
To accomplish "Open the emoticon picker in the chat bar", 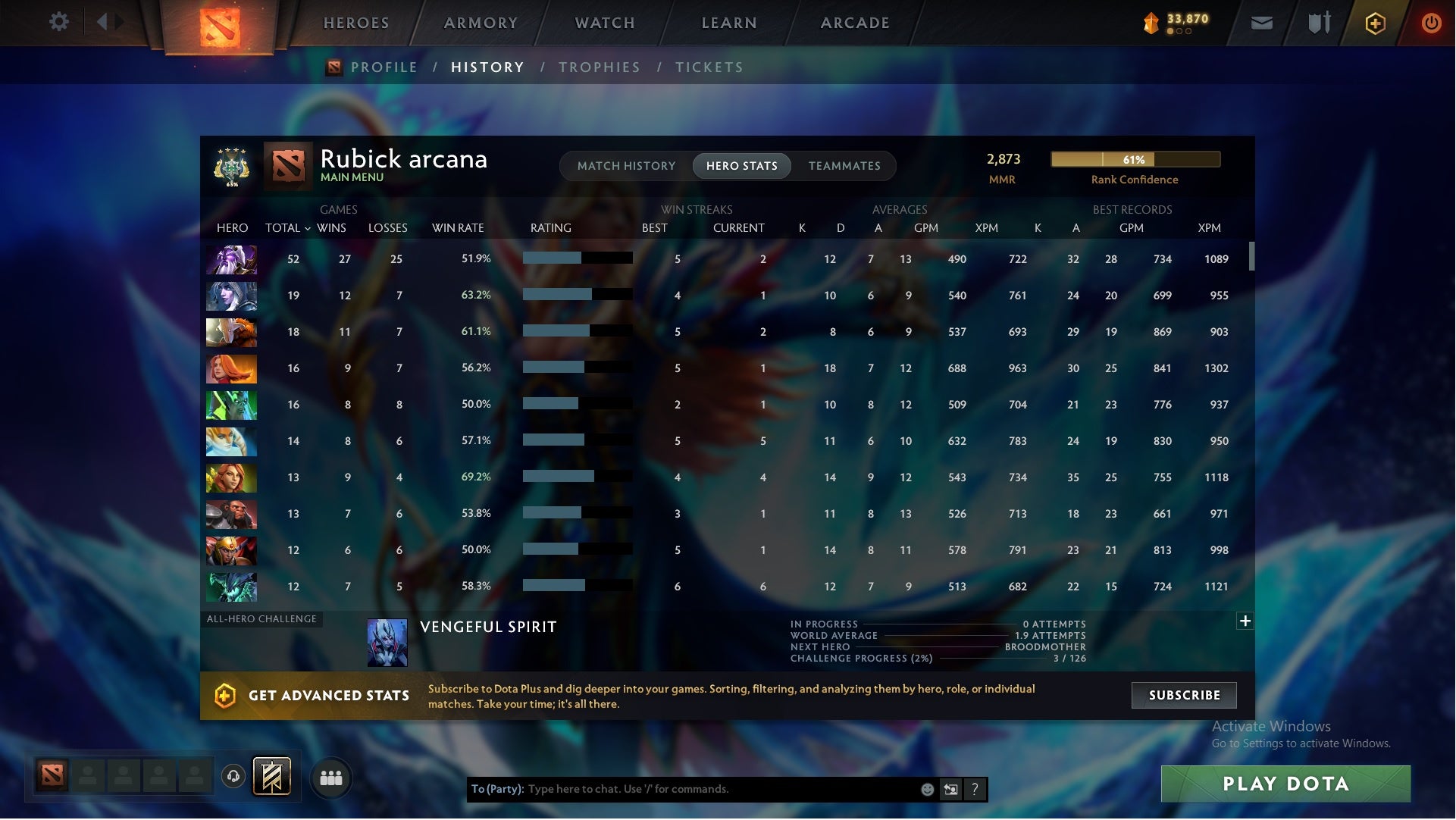I will coord(926,789).
